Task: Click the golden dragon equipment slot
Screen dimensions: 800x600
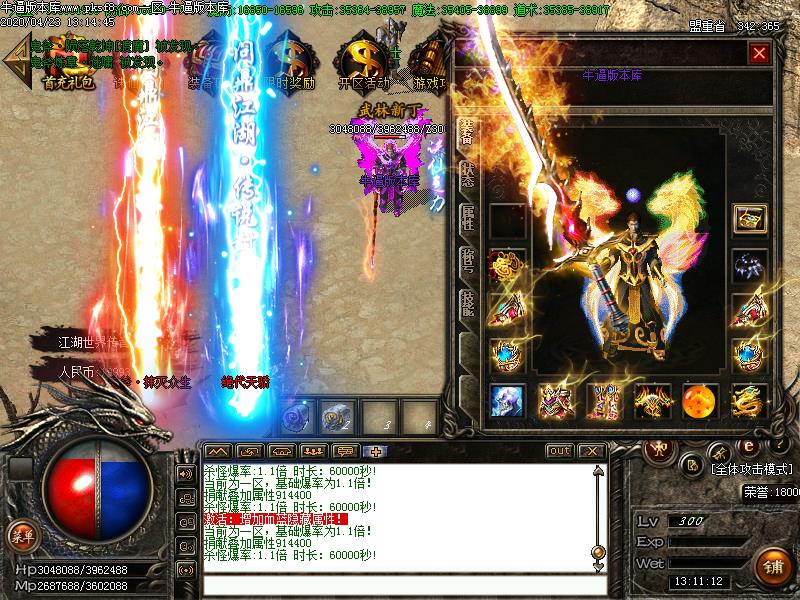Action: (748, 401)
